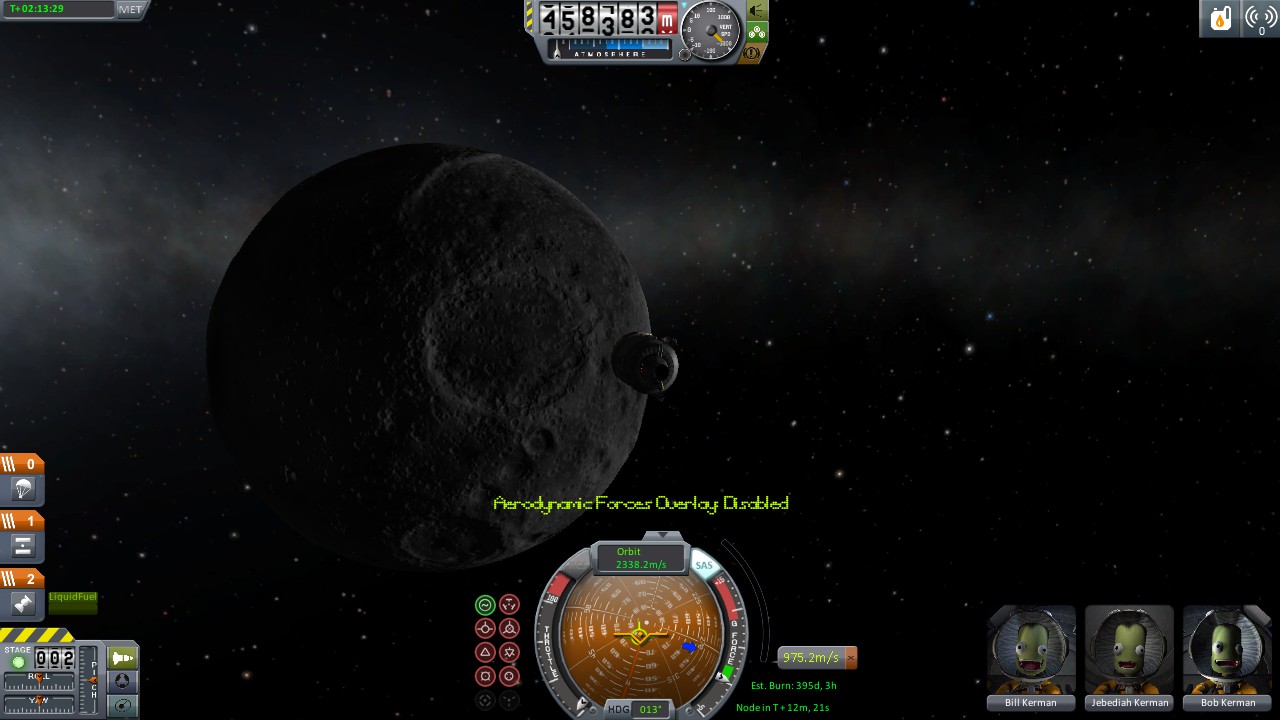Toggle the landing gear button
Screen dimensions: 1280x720
(x=757, y=32)
